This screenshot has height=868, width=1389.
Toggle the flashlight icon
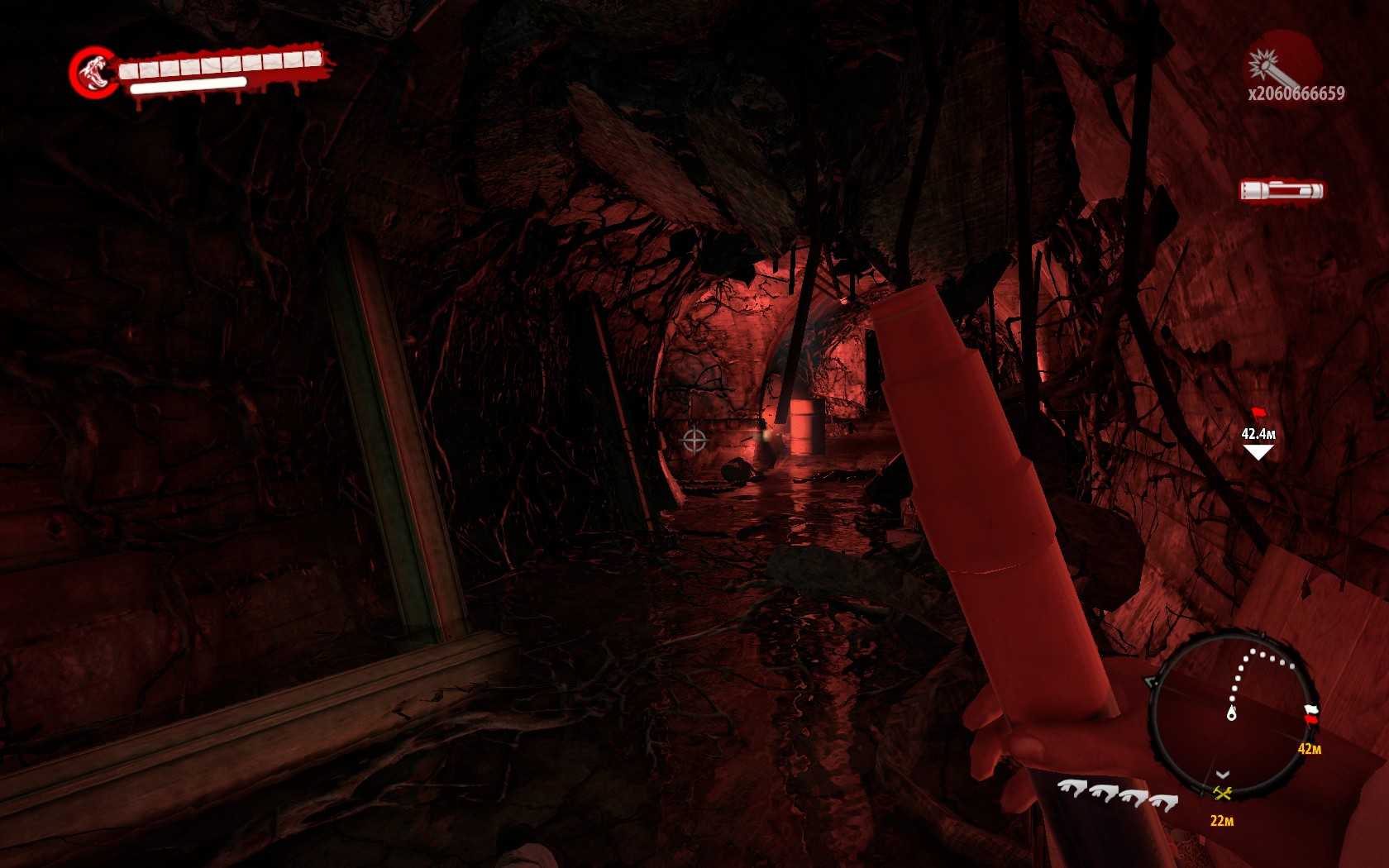point(1281,191)
